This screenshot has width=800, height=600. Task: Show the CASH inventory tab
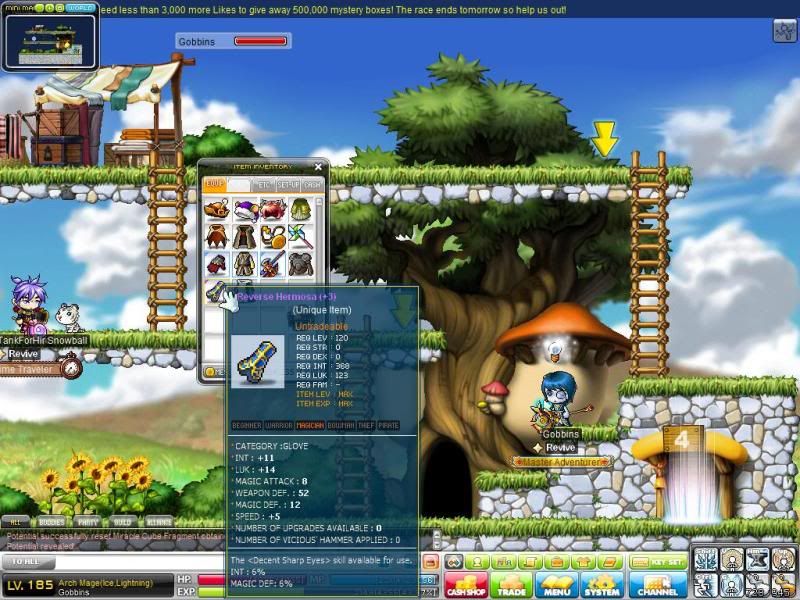click(312, 185)
